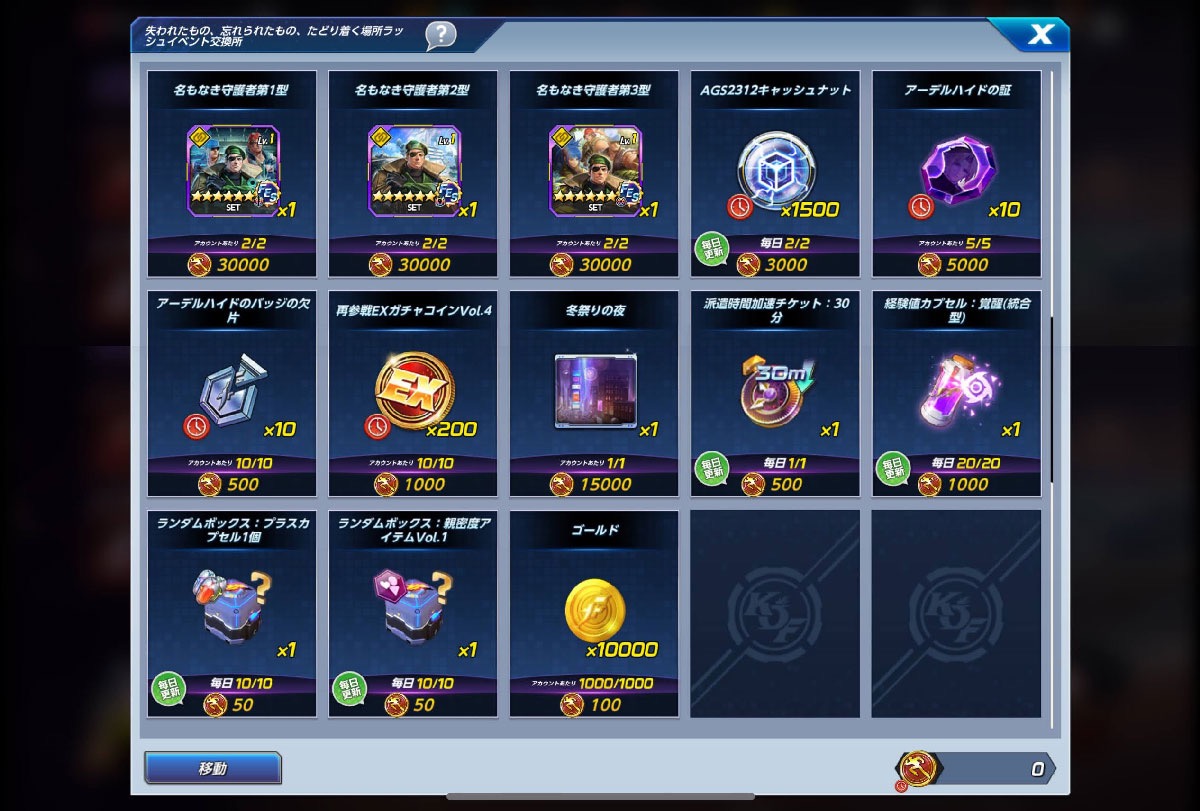The image size is (1200, 811).
Task: Open the help question mark bubble
Action: [440, 36]
